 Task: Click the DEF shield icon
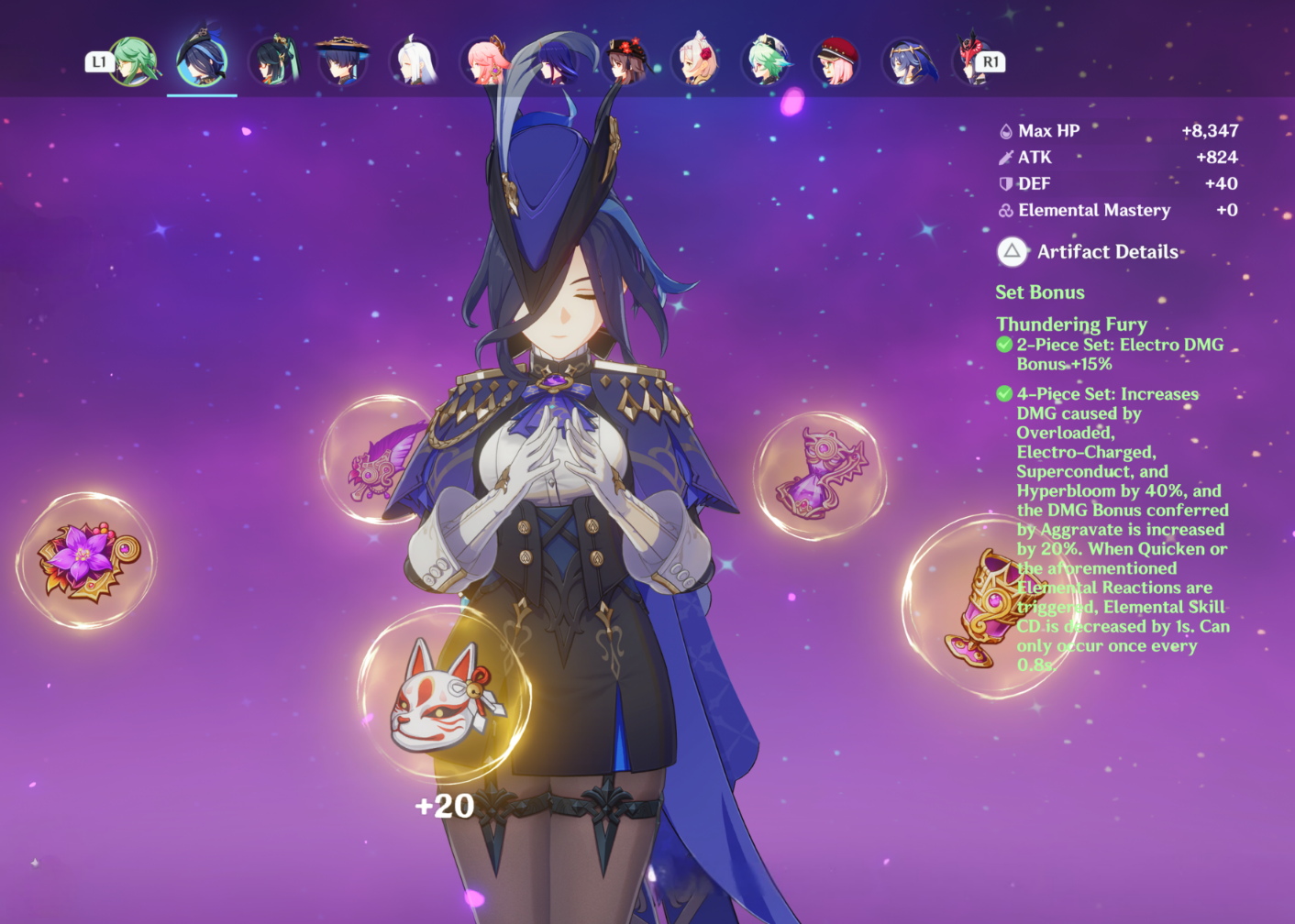click(1005, 183)
